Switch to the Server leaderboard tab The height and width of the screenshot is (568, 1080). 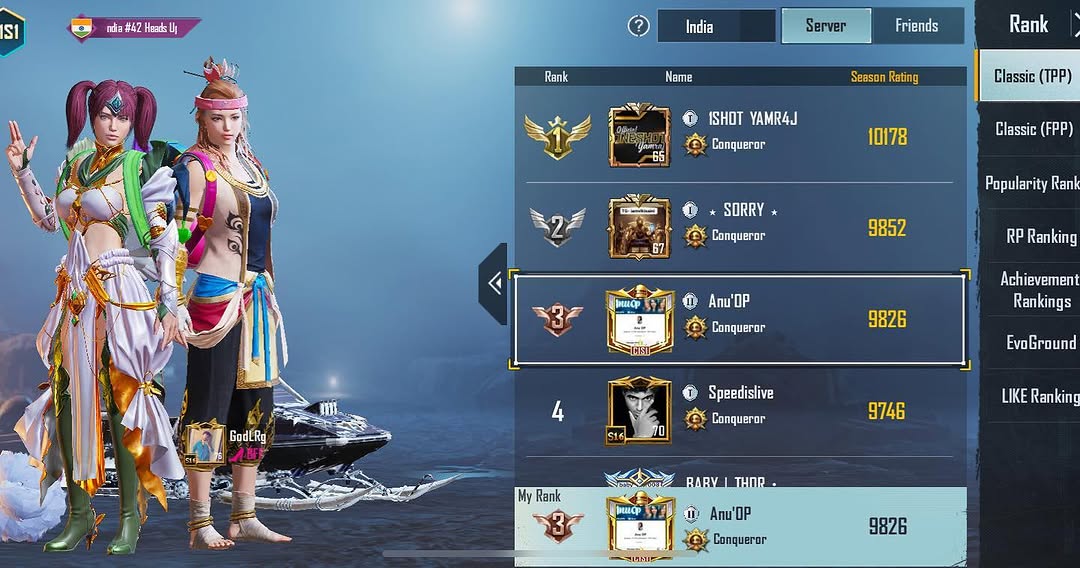pyautogui.click(x=825, y=26)
